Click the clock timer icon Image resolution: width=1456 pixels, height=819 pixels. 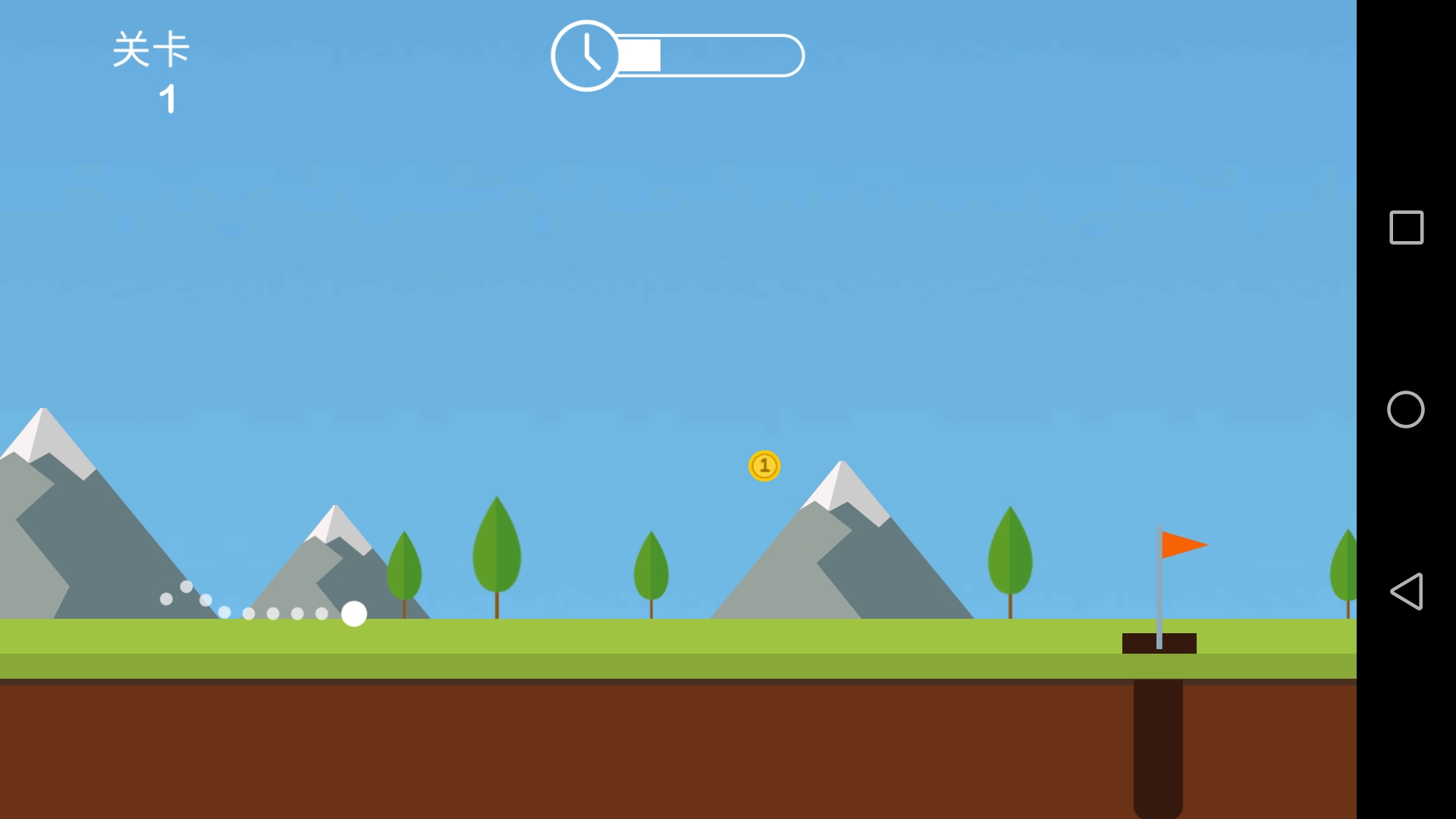(586, 55)
